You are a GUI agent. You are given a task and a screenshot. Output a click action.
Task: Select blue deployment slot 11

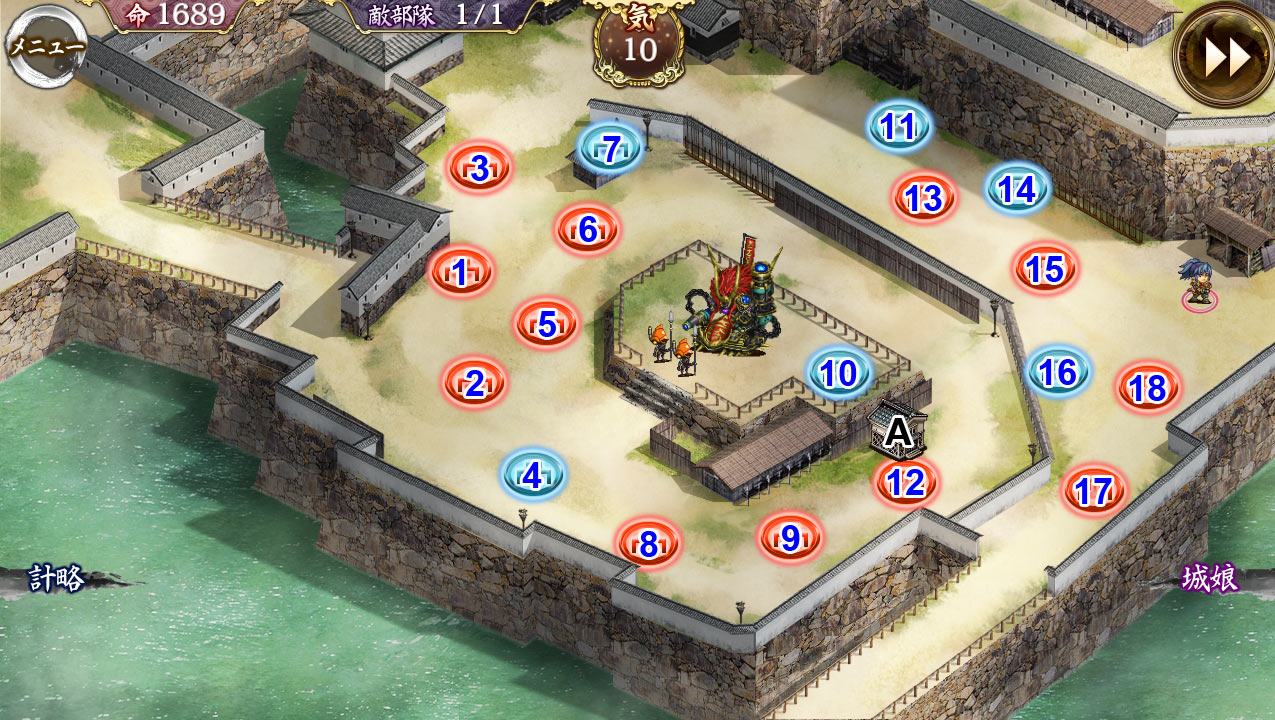point(899,127)
